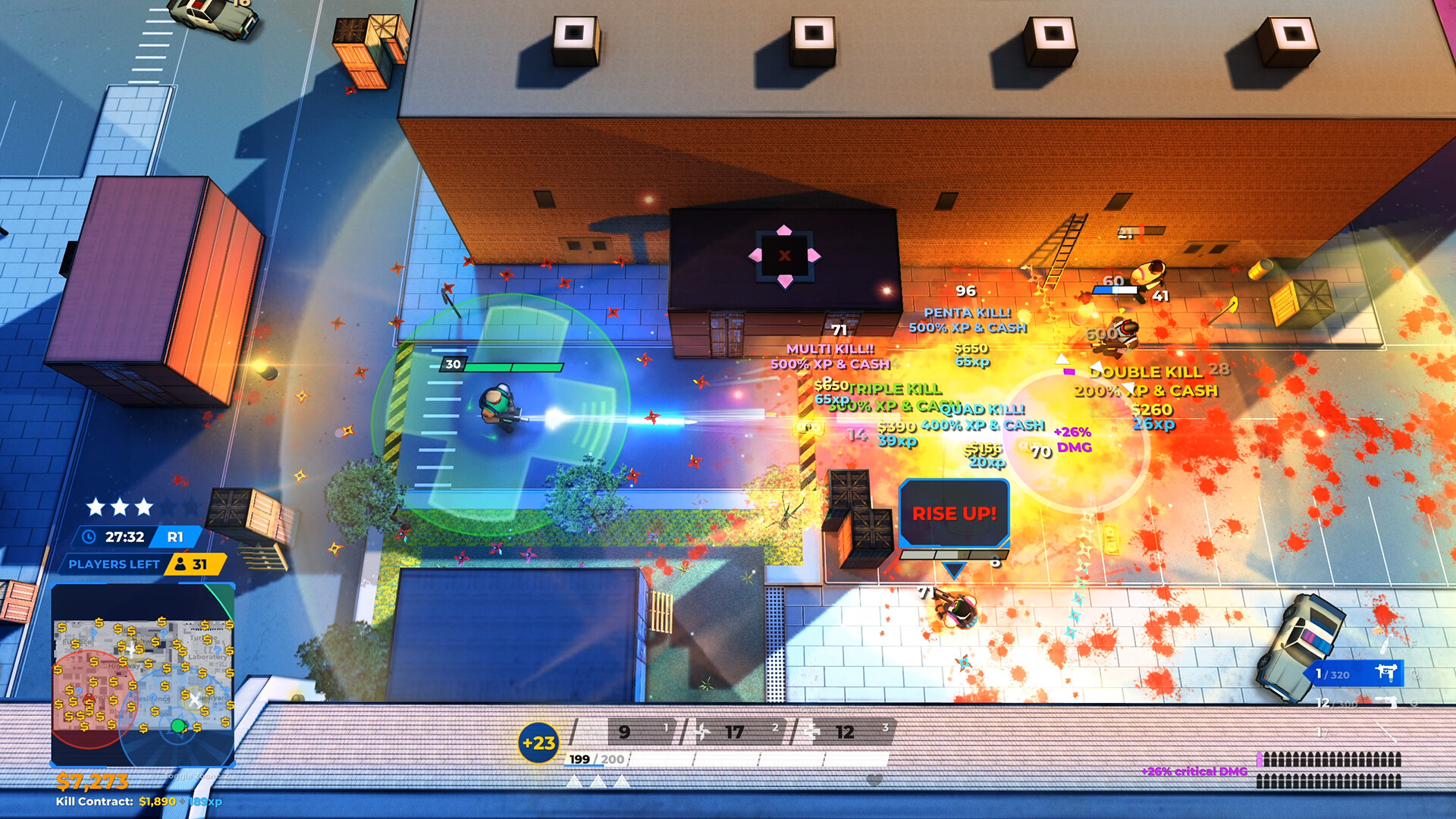This screenshot has height=819, width=1456.
Task: Select the shuriken item in hotkey slot 2
Action: click(x=703, y=730)
